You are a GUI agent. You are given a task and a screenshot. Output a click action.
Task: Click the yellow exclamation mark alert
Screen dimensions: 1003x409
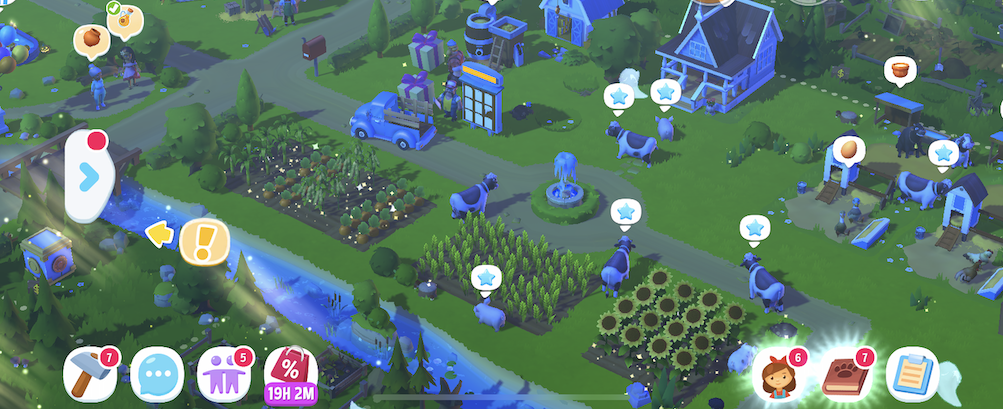click(x=204, y=240)
